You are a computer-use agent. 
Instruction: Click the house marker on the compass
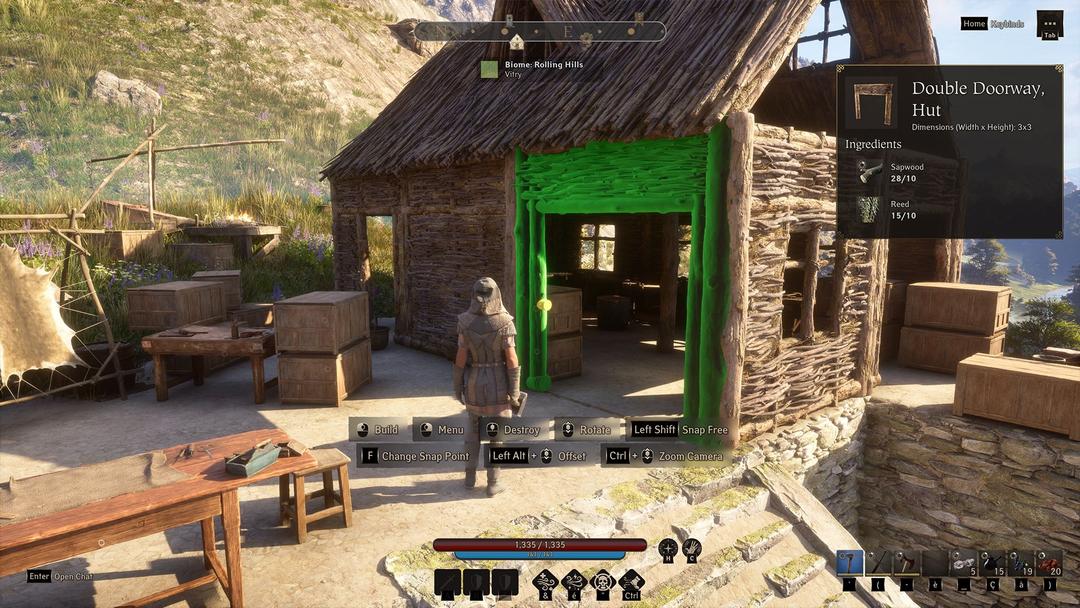(x=517, y=42)
